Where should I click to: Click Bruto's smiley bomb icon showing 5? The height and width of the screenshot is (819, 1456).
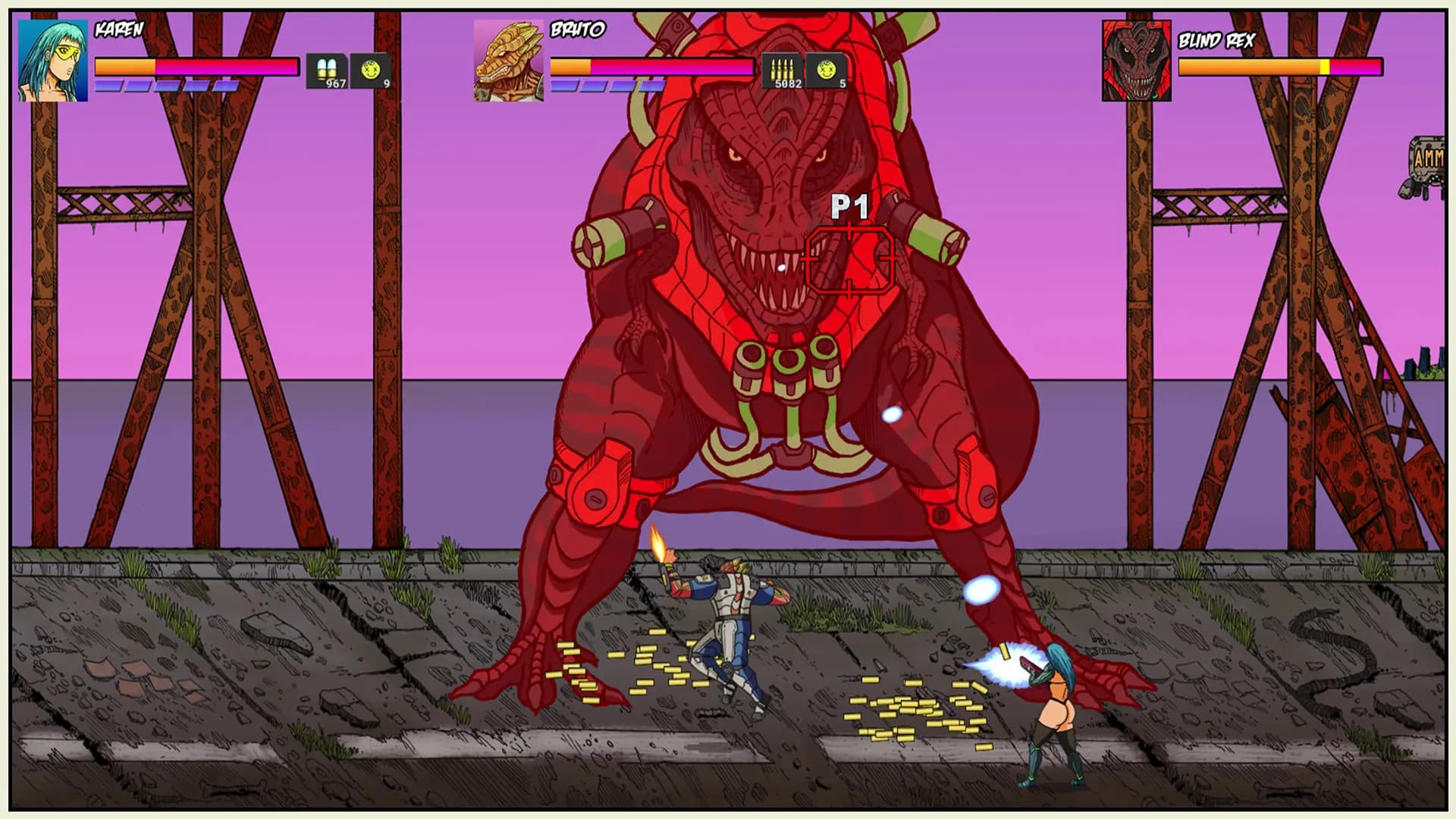tap(827, 68)
